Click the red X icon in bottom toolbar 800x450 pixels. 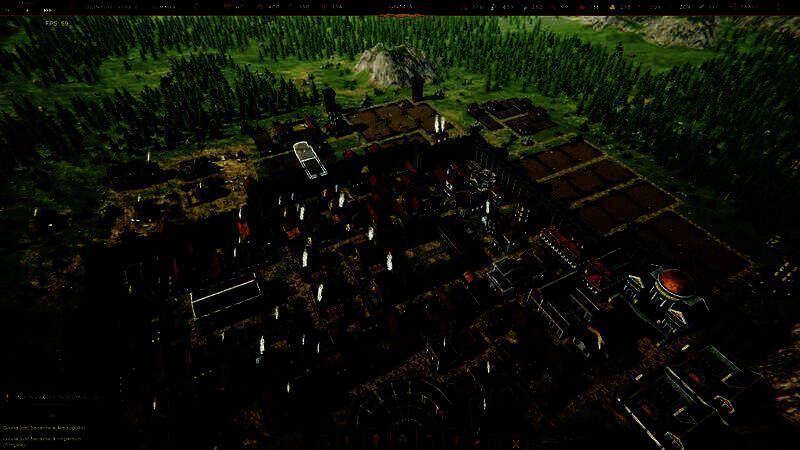(516, 442)
